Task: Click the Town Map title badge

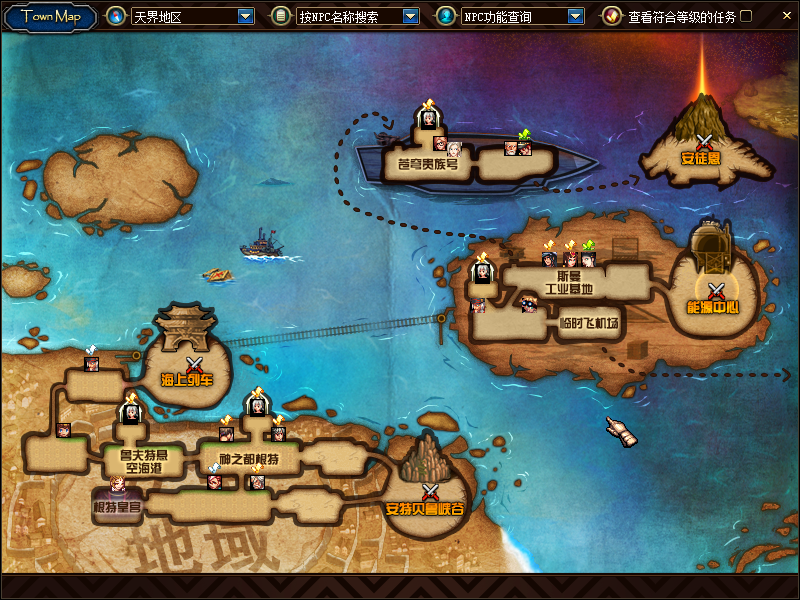Action: point(50,16)
